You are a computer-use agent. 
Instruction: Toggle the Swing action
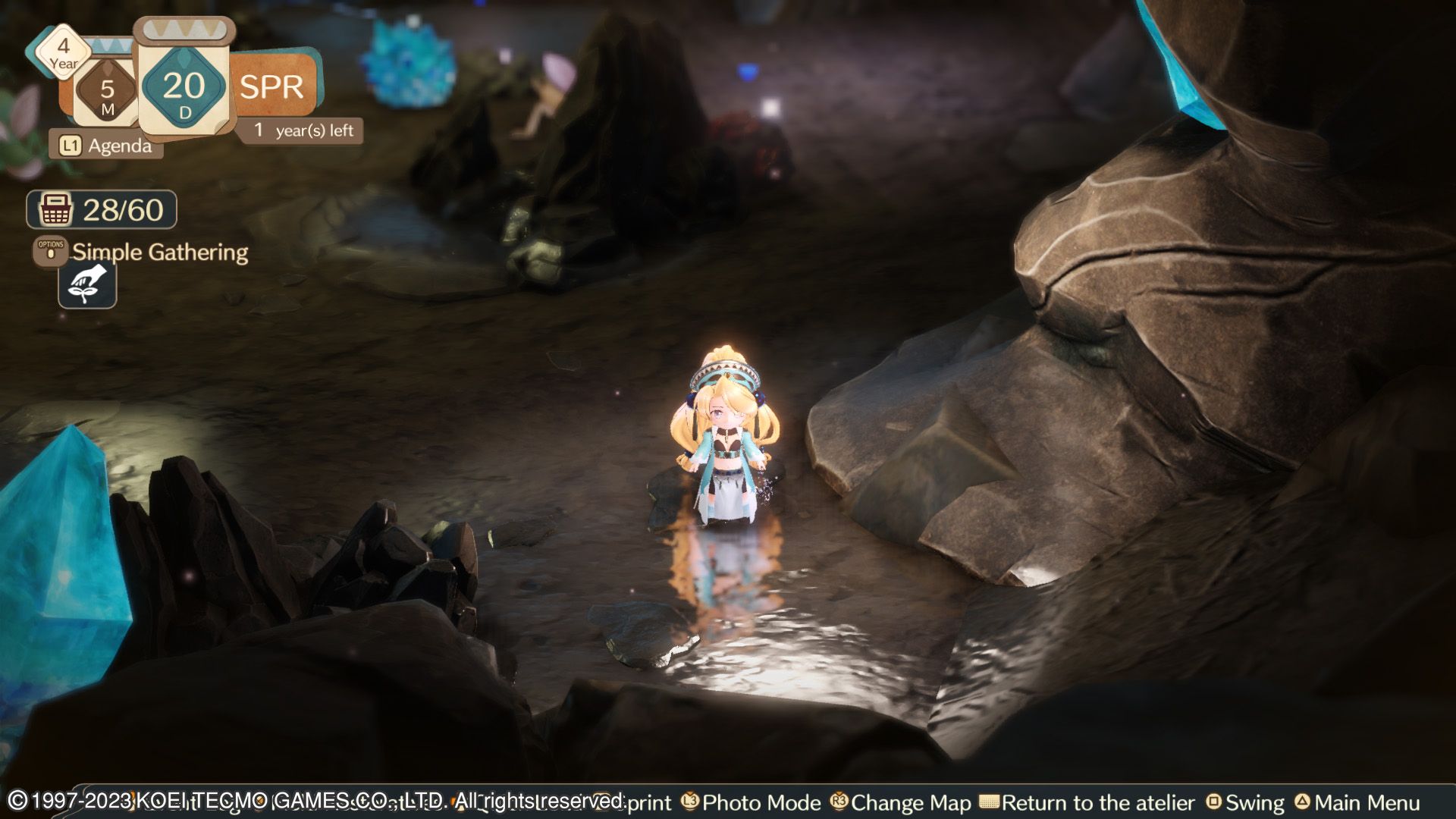coord(1255,802)
